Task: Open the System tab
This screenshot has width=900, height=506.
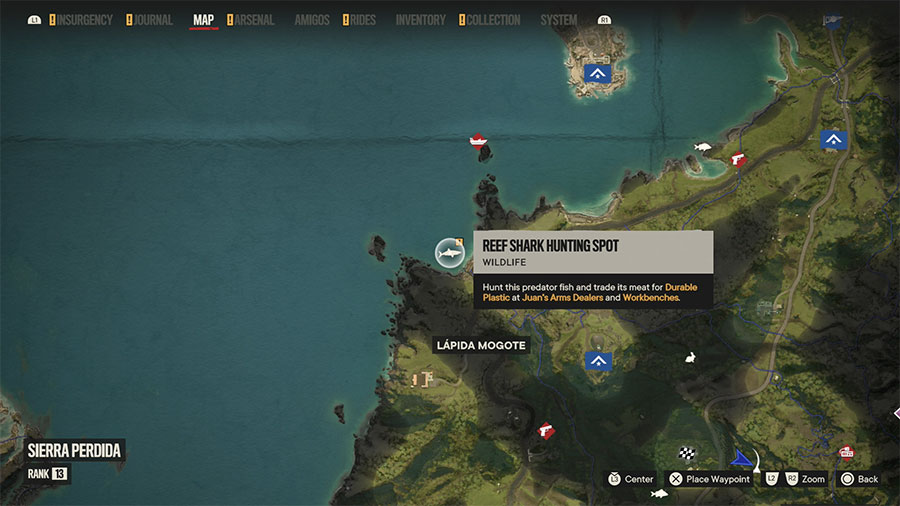Action: (x=558, y=20)
